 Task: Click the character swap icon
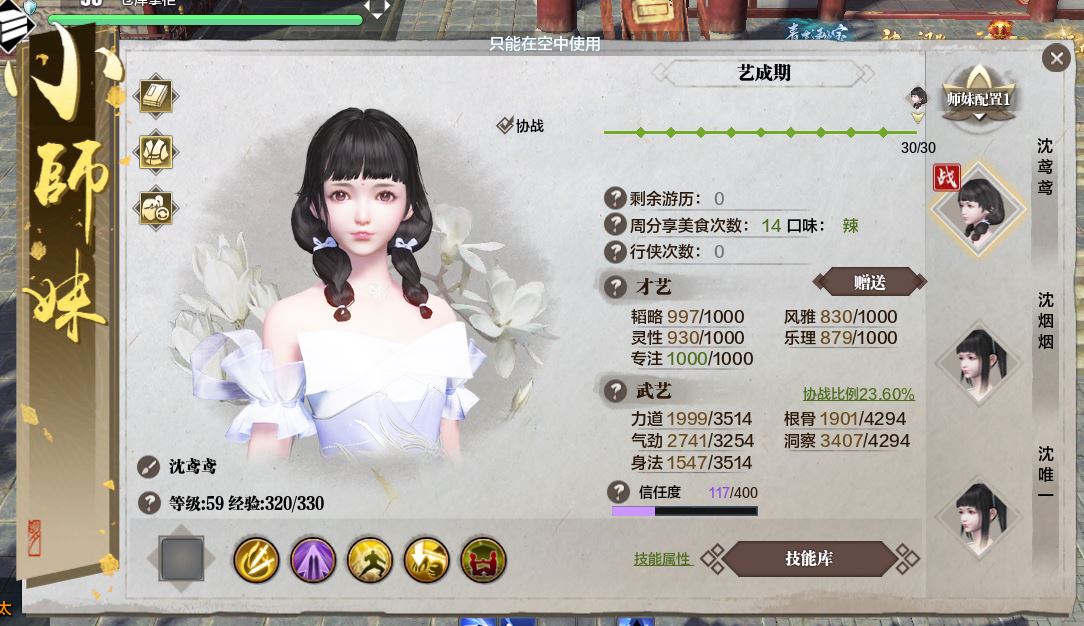coord(155,207)
